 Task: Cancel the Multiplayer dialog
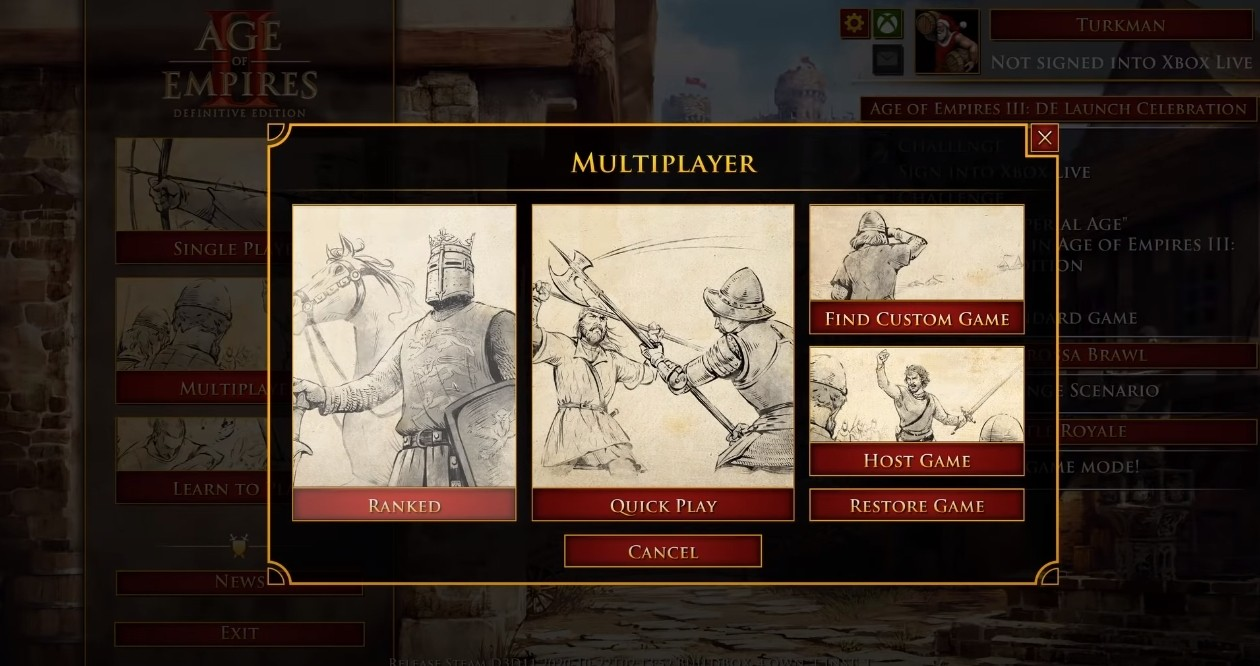662,551
